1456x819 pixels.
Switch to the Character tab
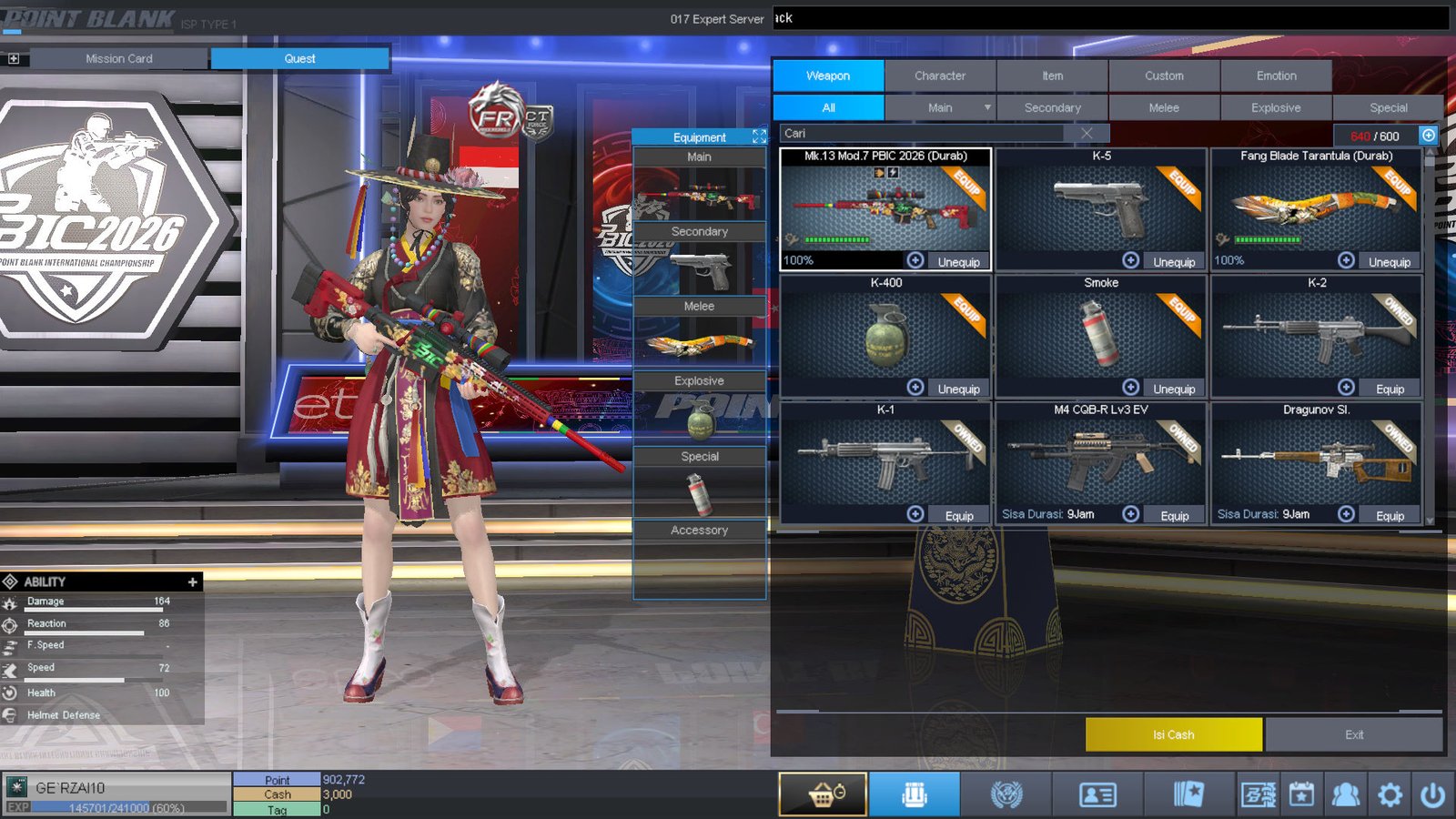click(x=940, y=76)
